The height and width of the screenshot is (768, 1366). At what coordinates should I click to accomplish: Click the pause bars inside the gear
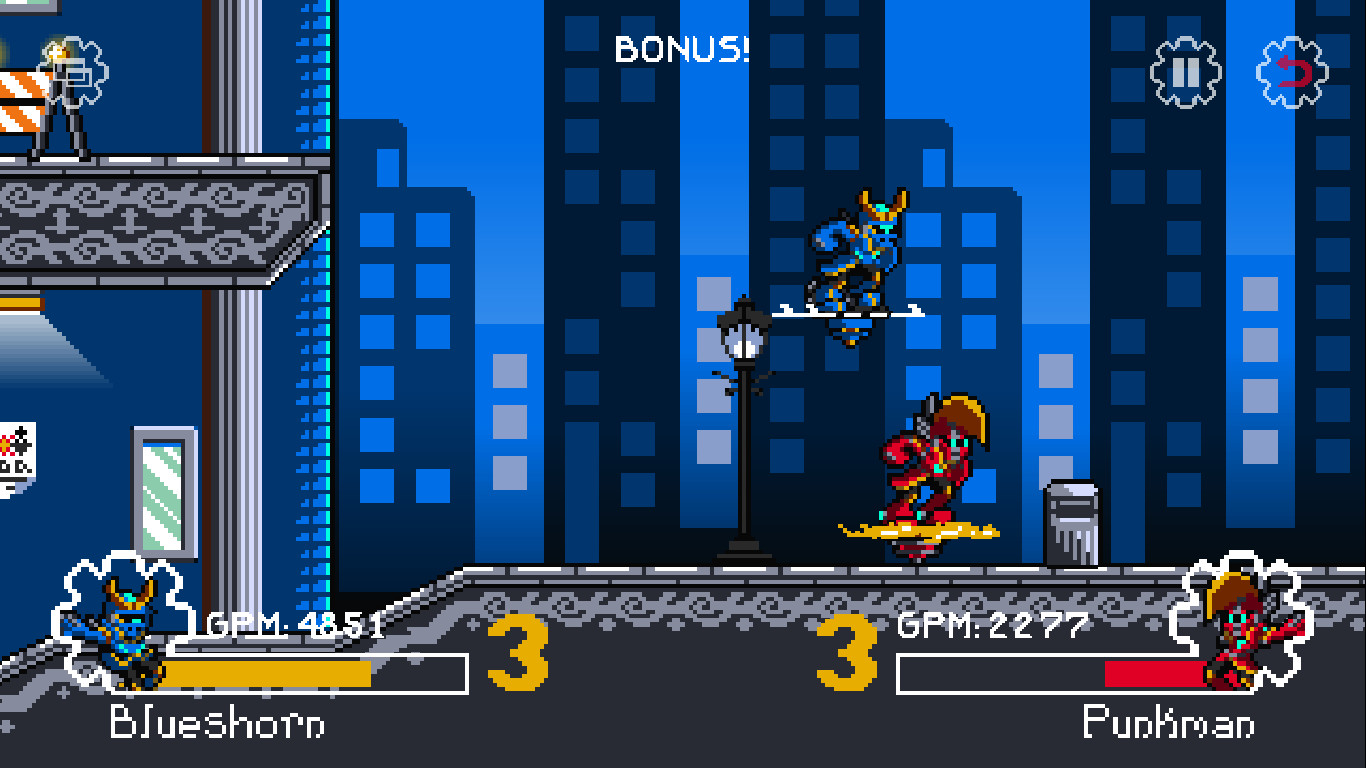click(1184, 73)
